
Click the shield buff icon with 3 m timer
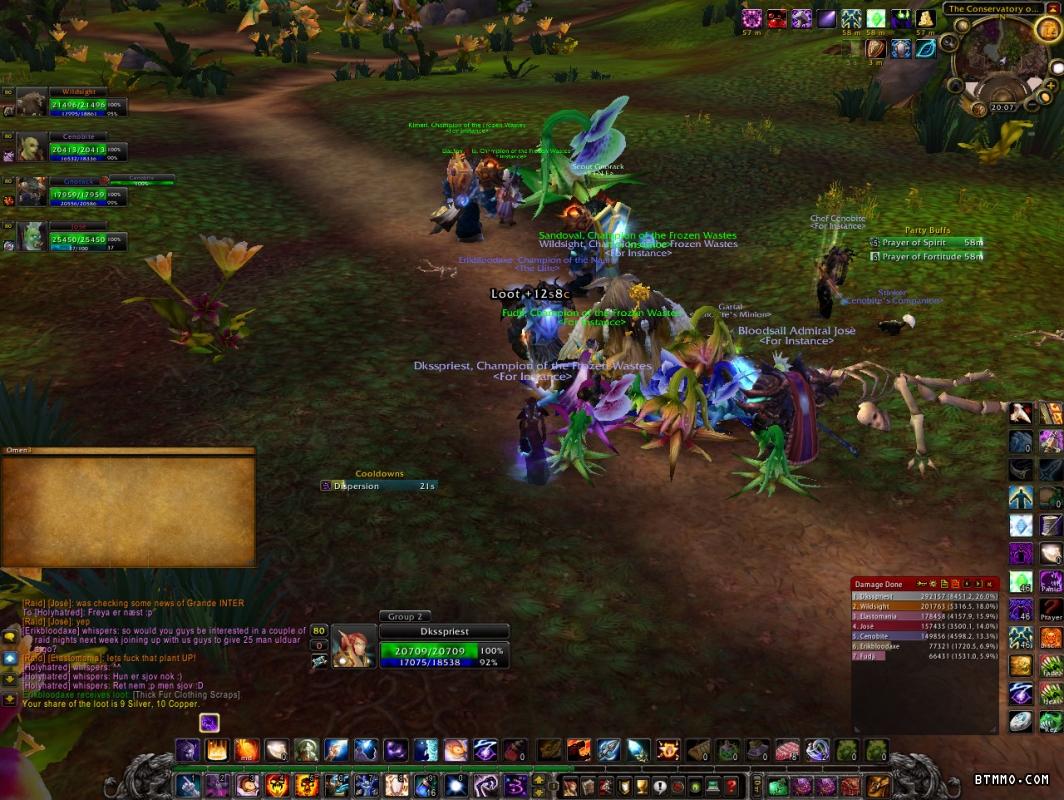(876, 48)
